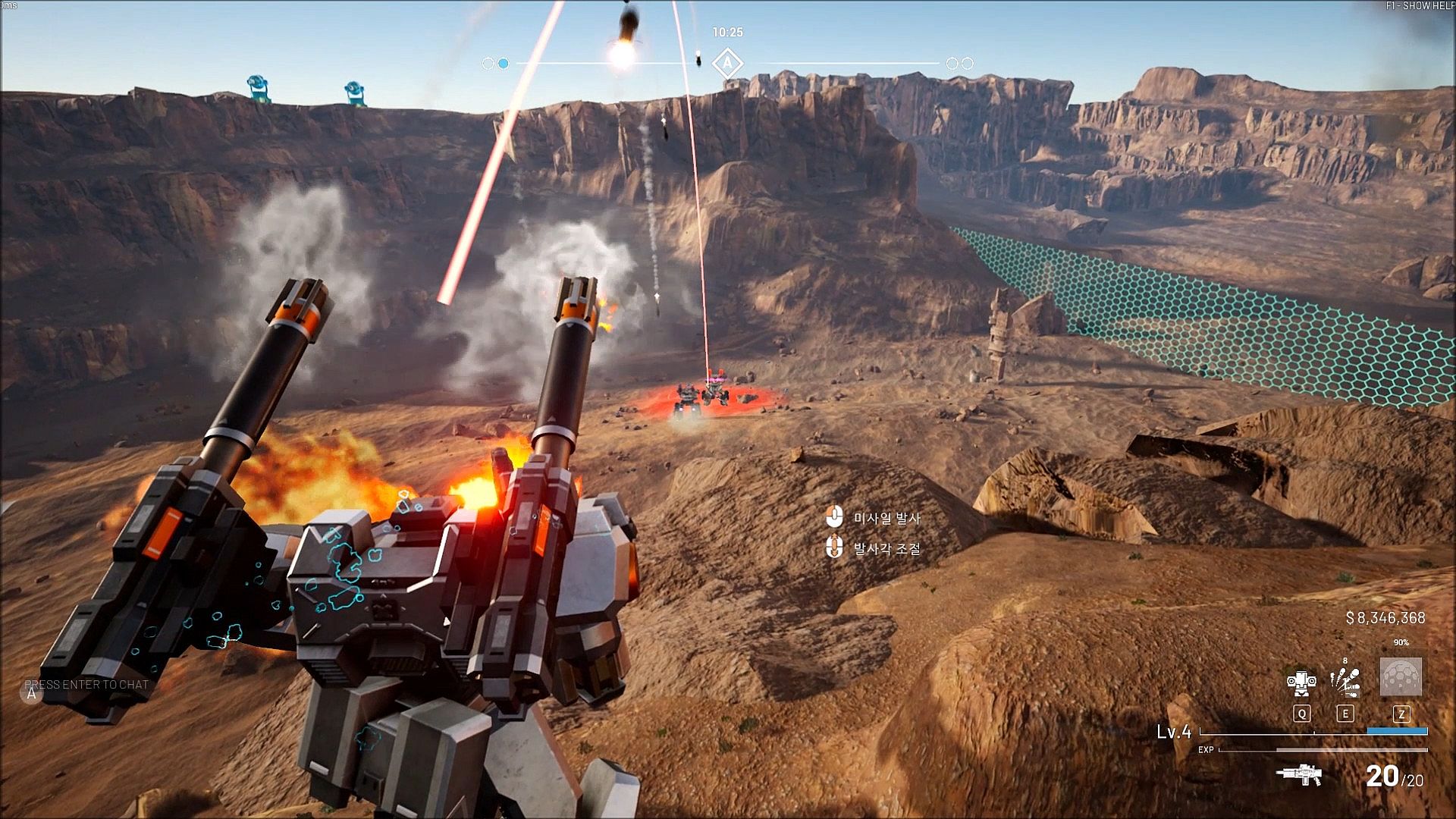Select the mech transform ability icon
Screen dimensions: 1456x819
1301,682
